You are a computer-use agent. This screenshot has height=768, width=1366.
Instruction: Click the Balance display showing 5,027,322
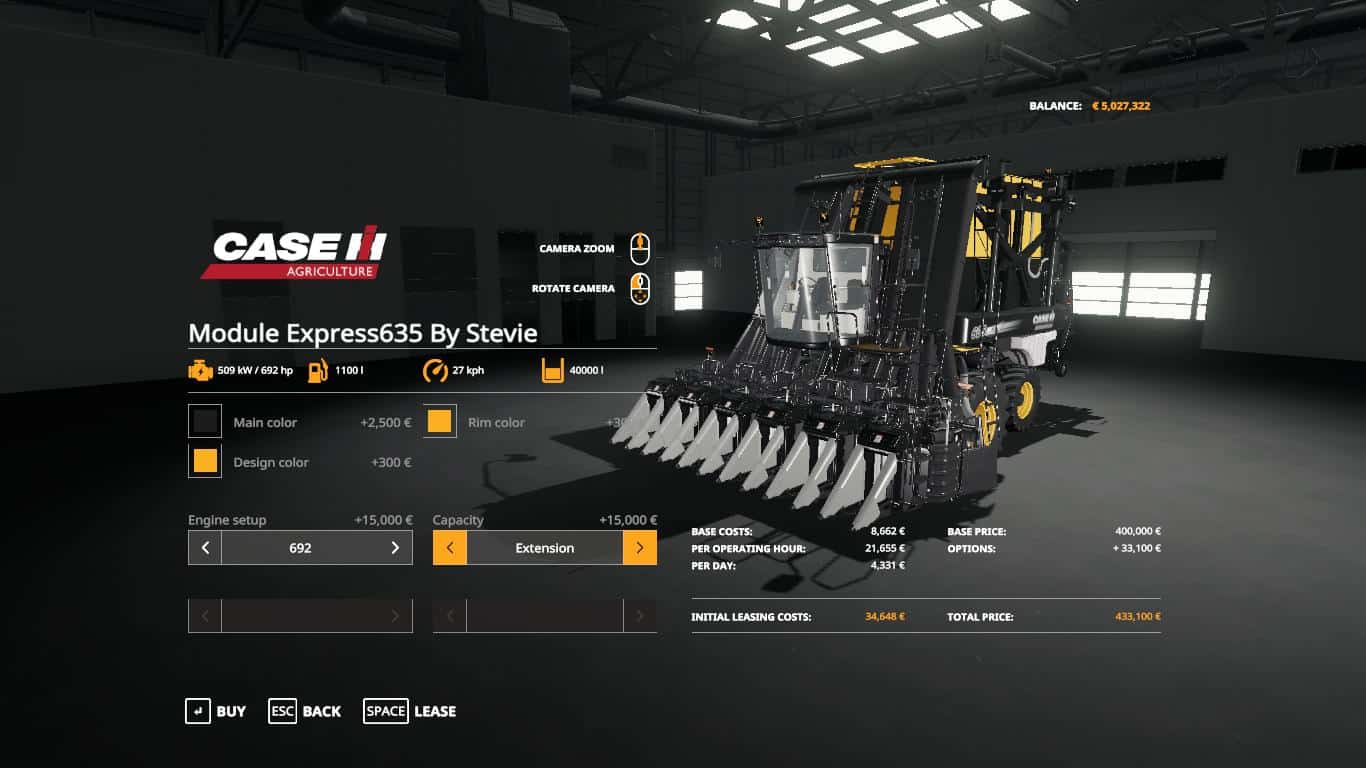pyautogui.click(x=1092, y=104)
